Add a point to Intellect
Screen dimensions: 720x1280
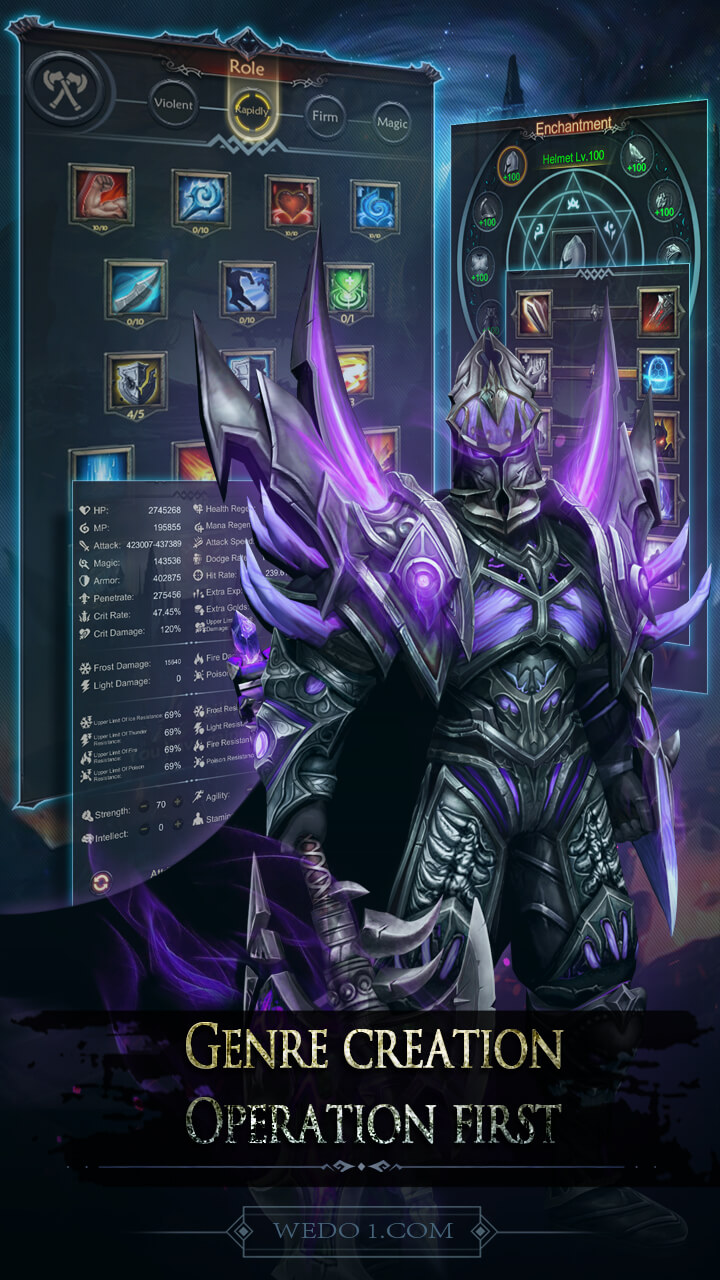coord(177,826)
